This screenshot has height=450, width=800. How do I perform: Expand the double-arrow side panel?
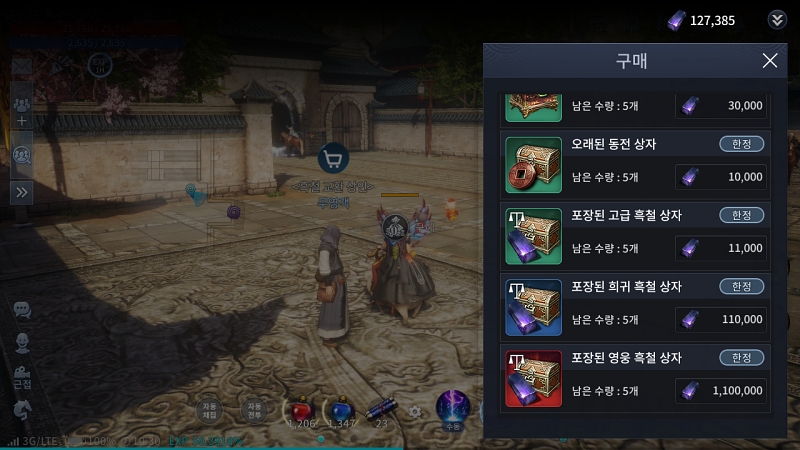(x=22, y=191)
